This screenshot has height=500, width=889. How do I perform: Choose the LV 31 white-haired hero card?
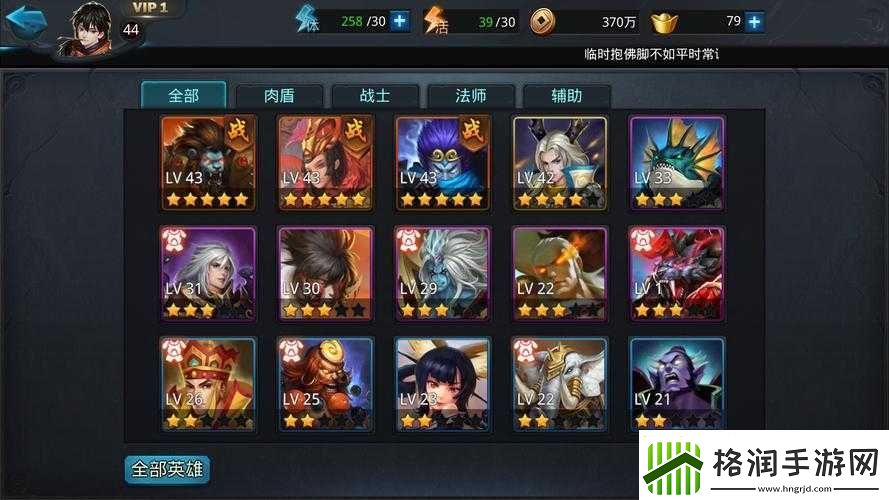208,274
